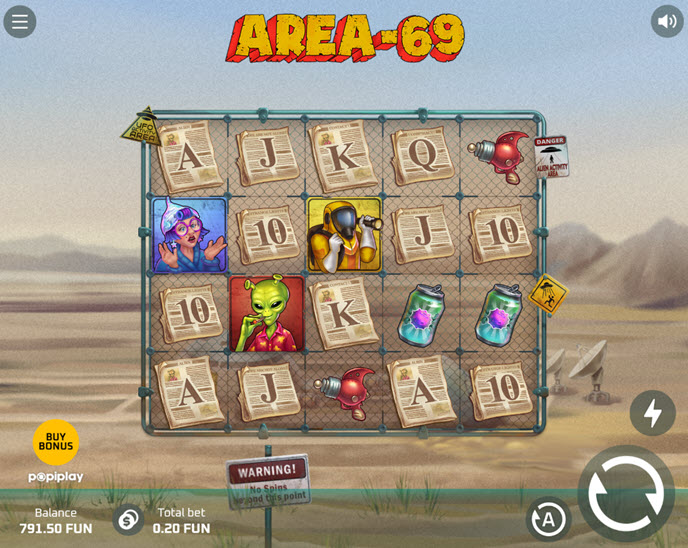Open the hamburger menu

pos(20,21)
